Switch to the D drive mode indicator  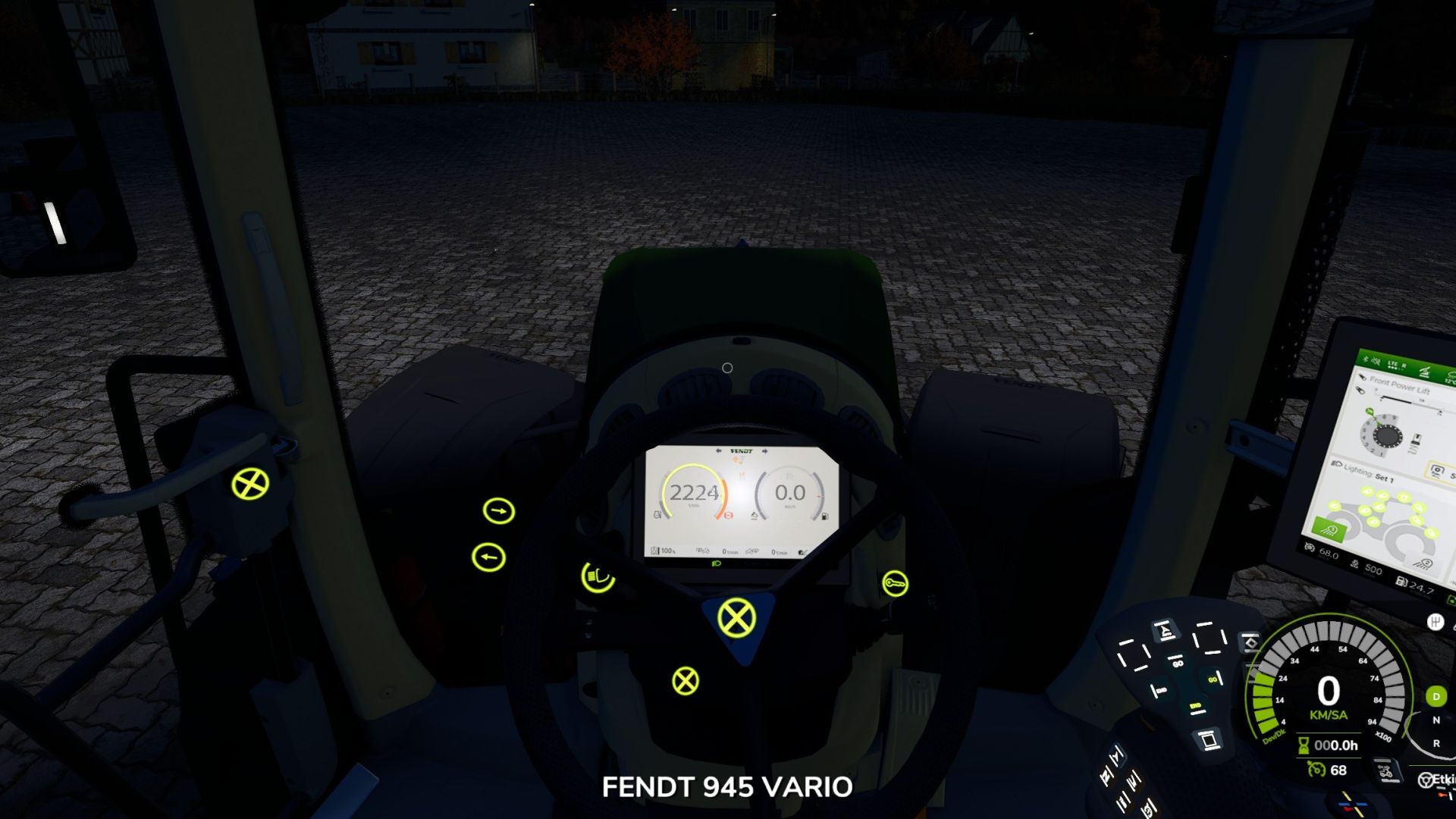pos(1437,697)
